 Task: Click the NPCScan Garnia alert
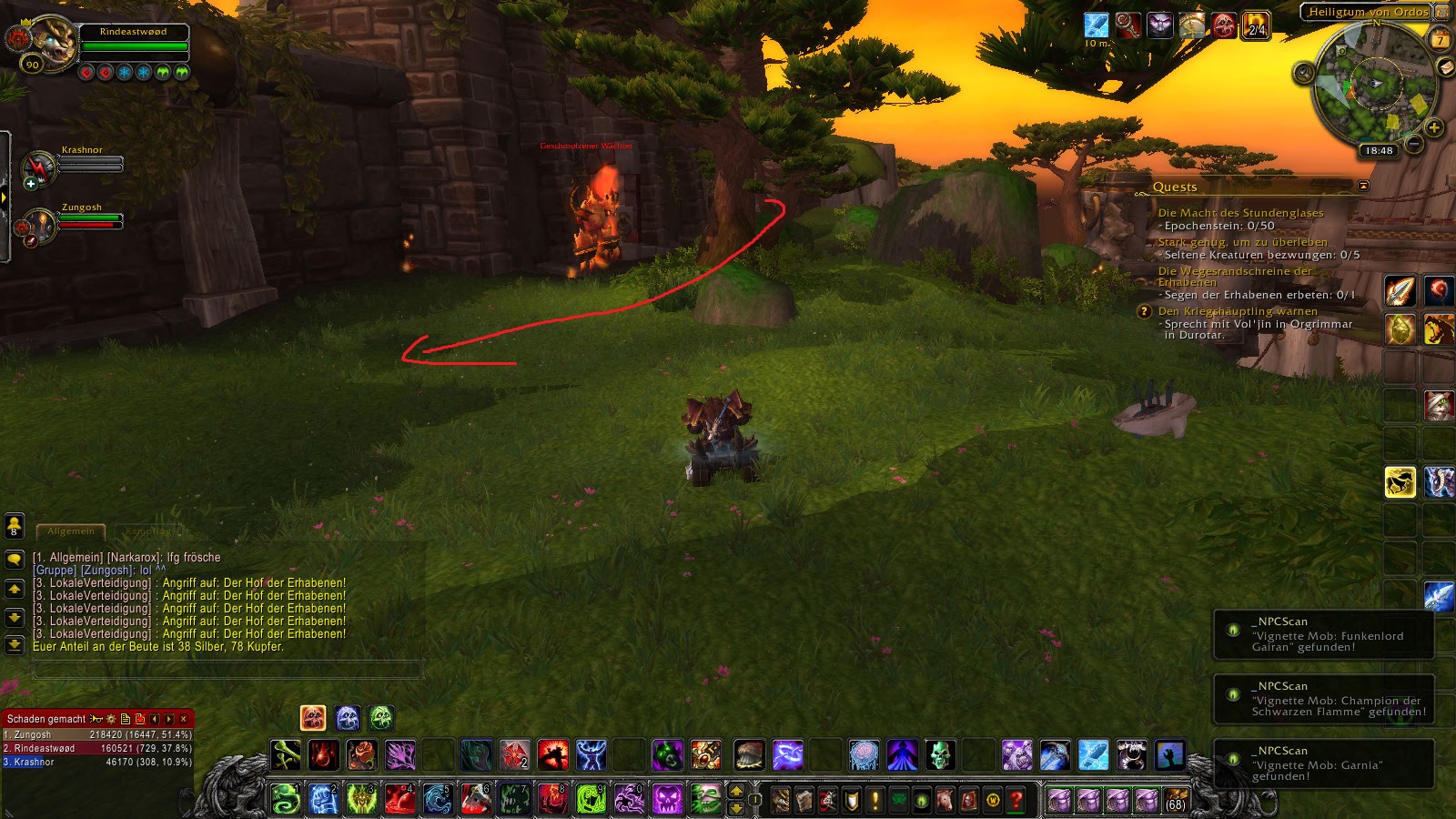click(1324, 763)
